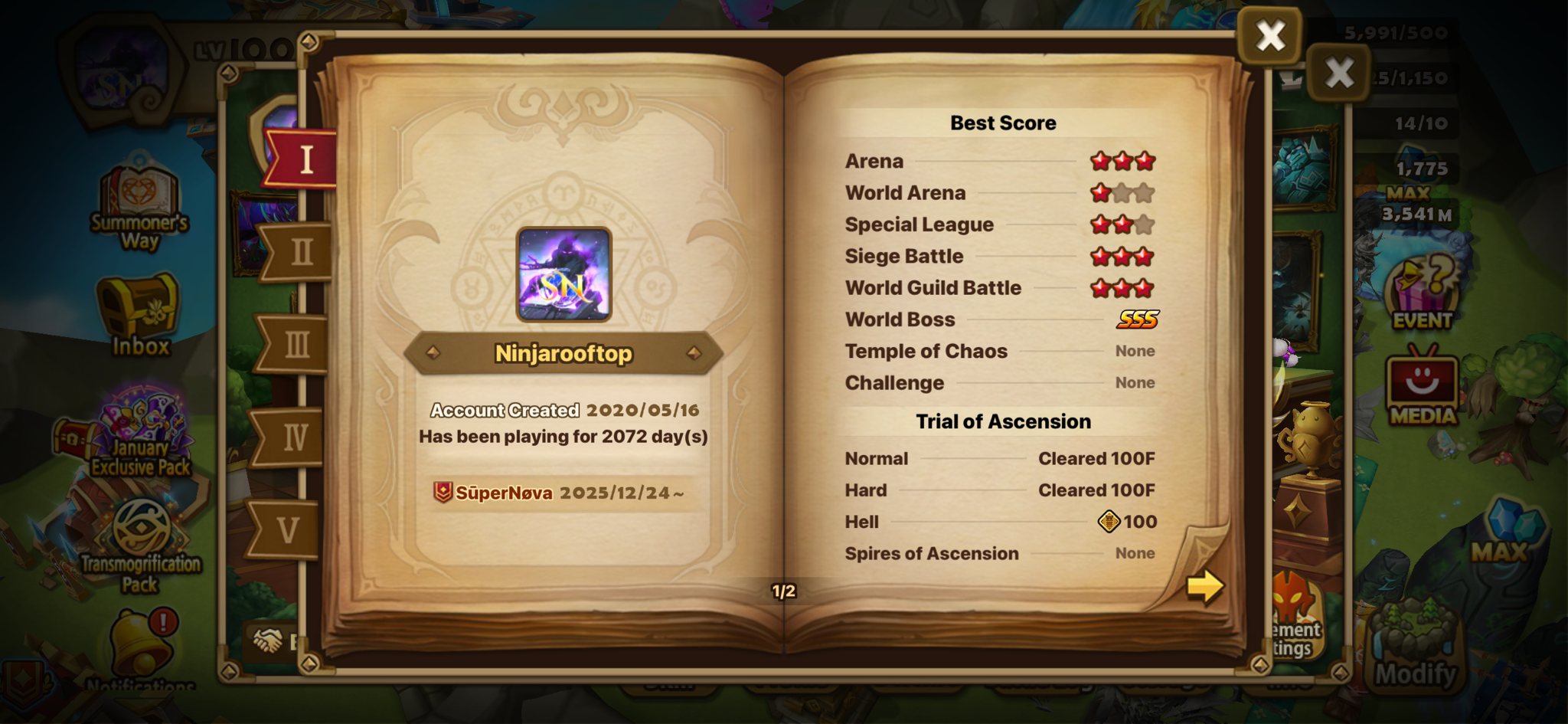
Task: Close the profile book popup
Action: pos(1270,35)
